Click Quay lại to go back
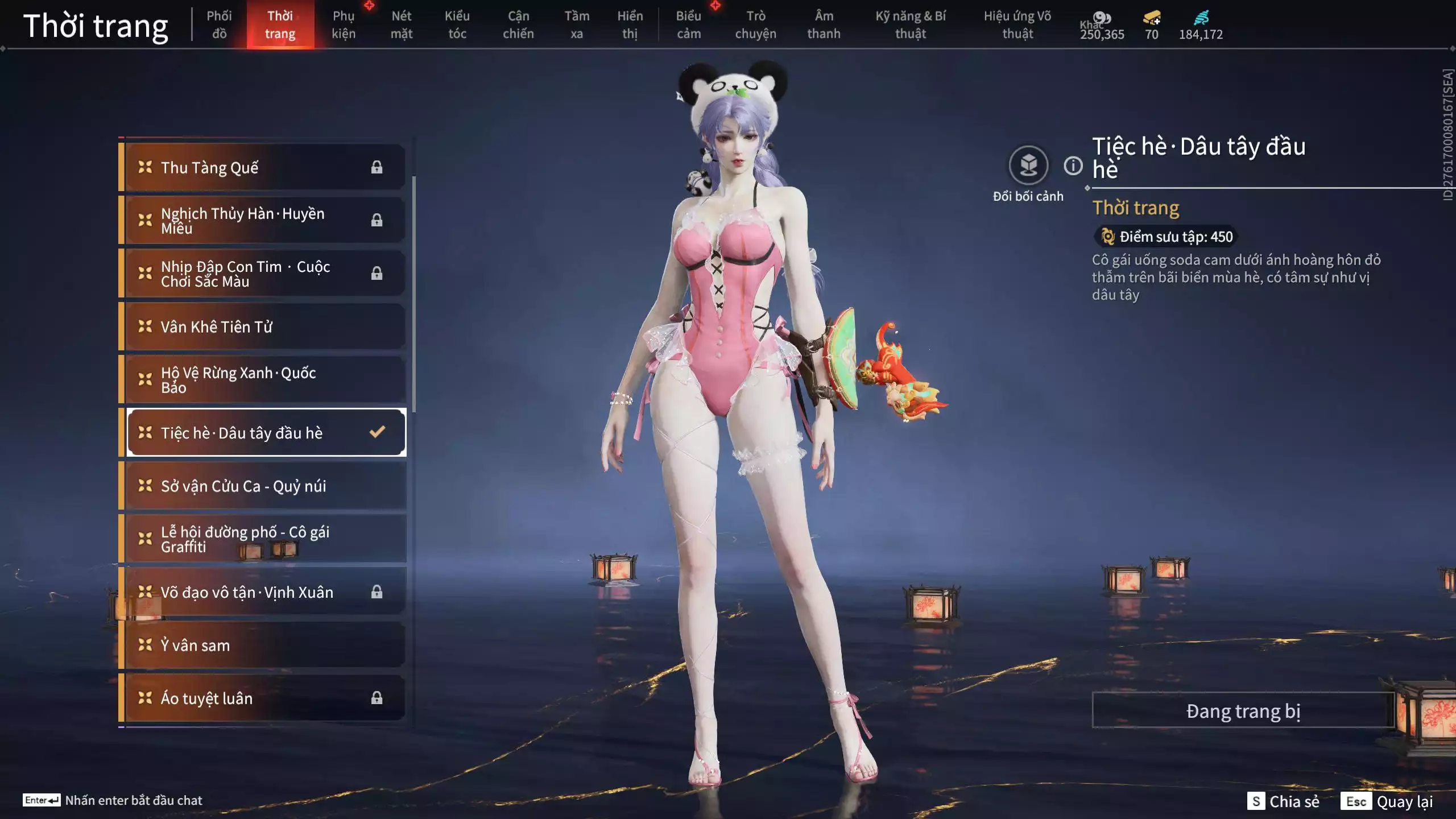This screenshot has height=819, width=1456. [1387, 801]
